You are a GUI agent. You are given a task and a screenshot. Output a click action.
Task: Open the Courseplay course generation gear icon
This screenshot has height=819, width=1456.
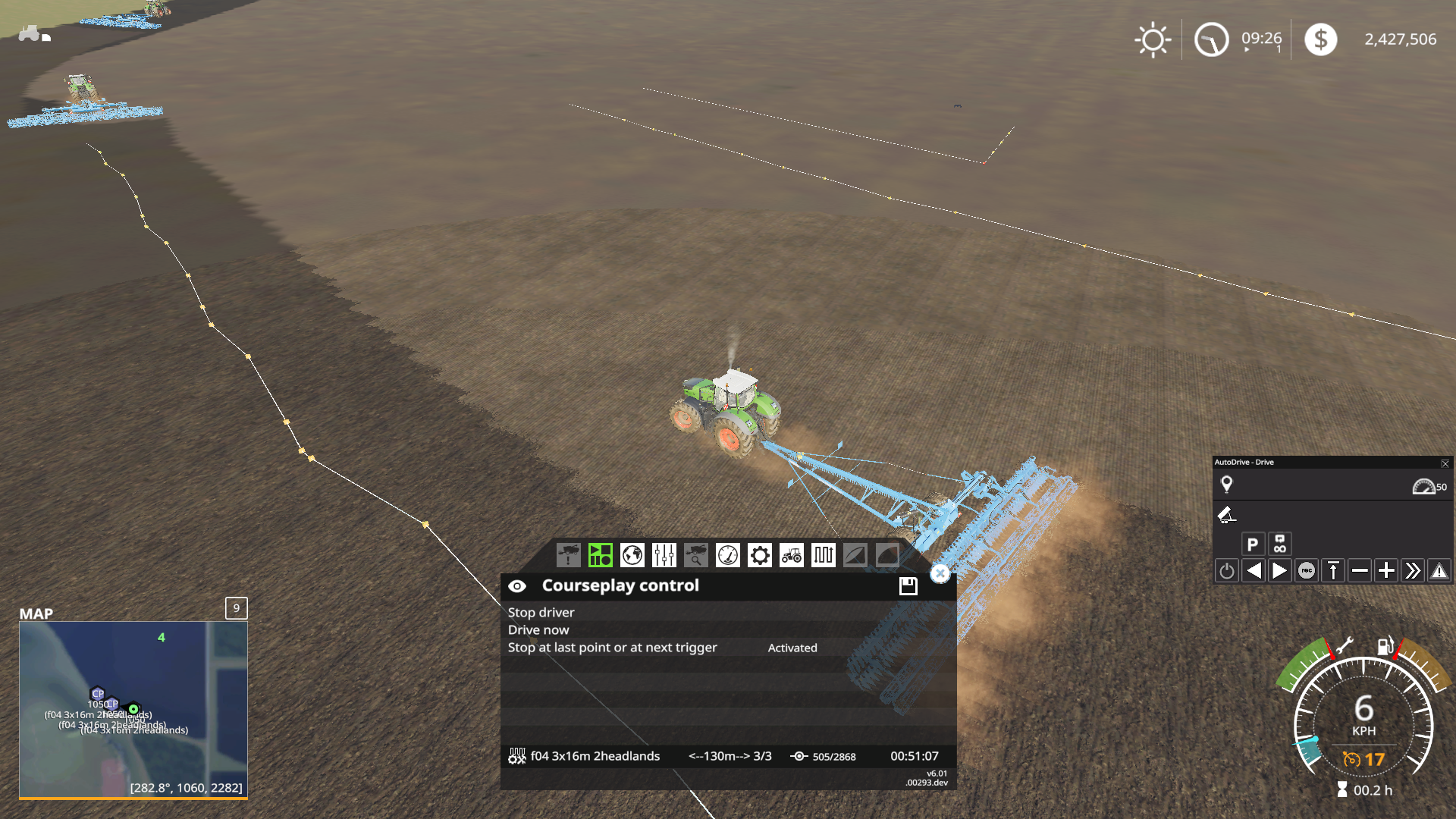click(x=759, y=555)
